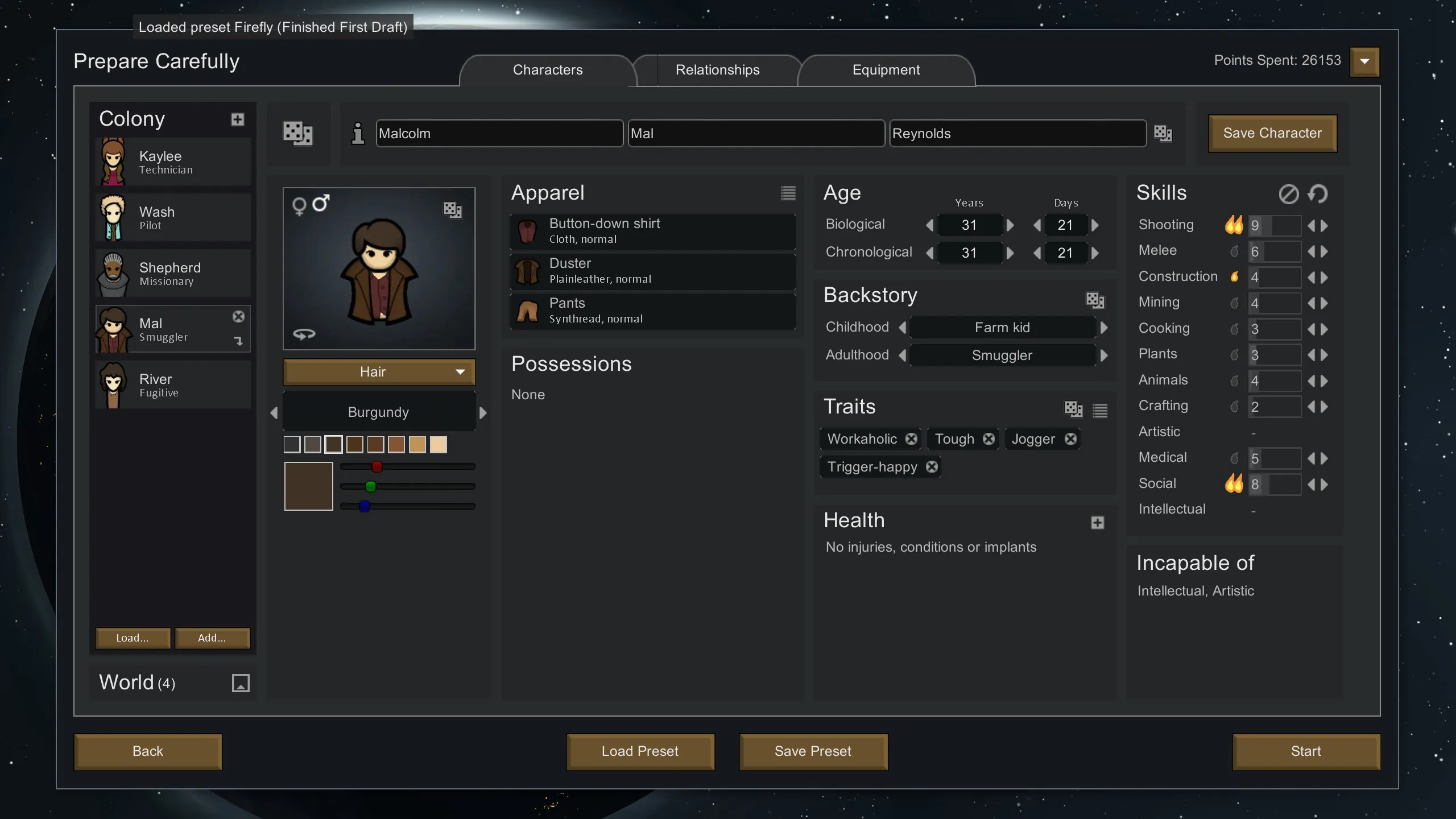Delete Mal from the colony list

pos(238,317)
